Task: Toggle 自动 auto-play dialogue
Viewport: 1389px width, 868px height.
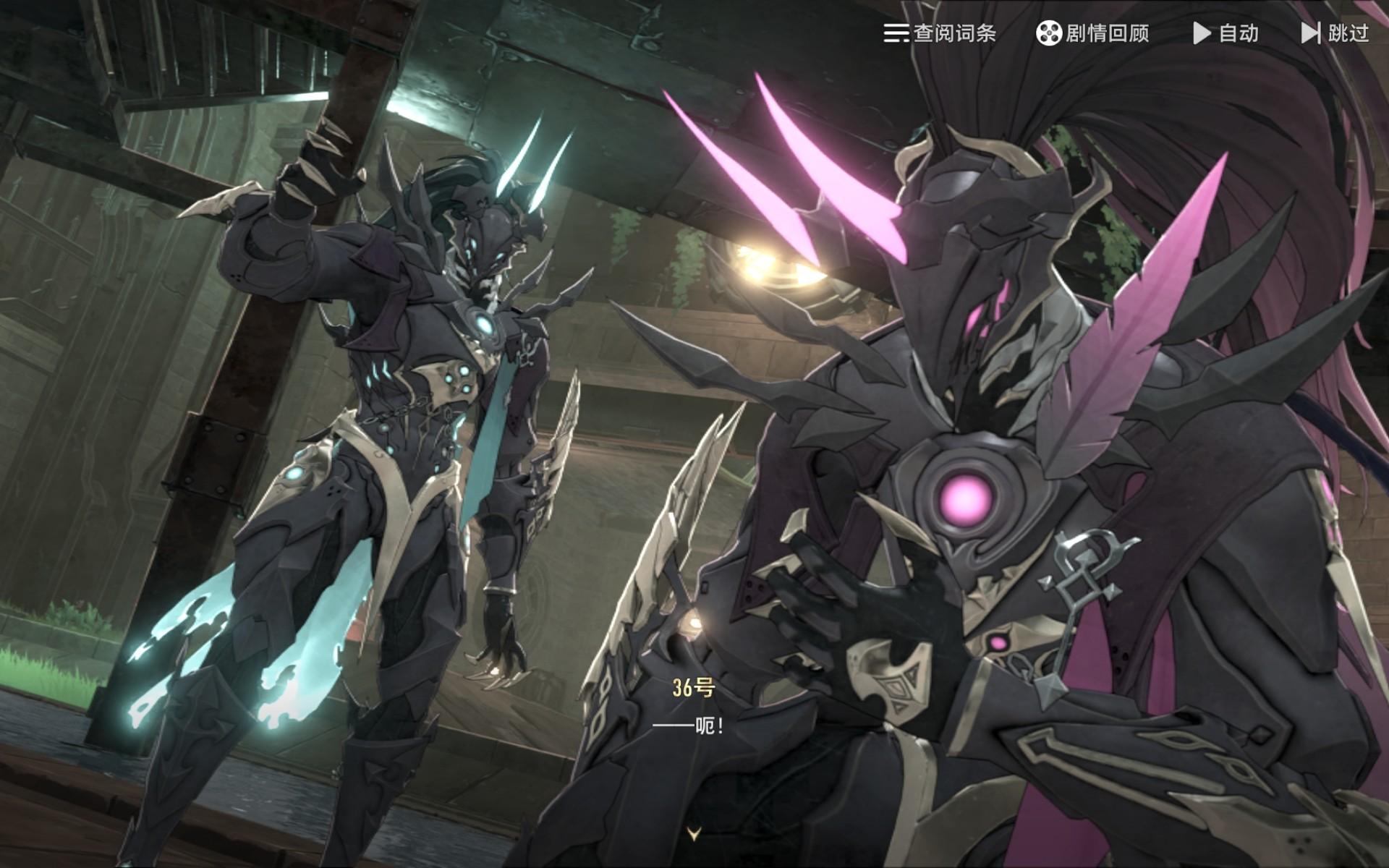Action: click(1226, 33)
